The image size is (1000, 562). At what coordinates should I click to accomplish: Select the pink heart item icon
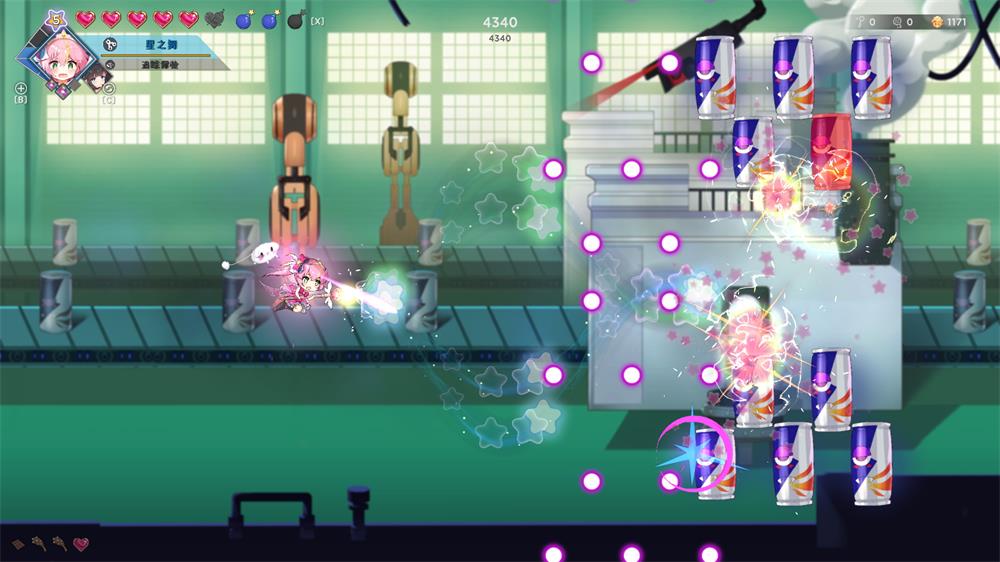(81, 544)
